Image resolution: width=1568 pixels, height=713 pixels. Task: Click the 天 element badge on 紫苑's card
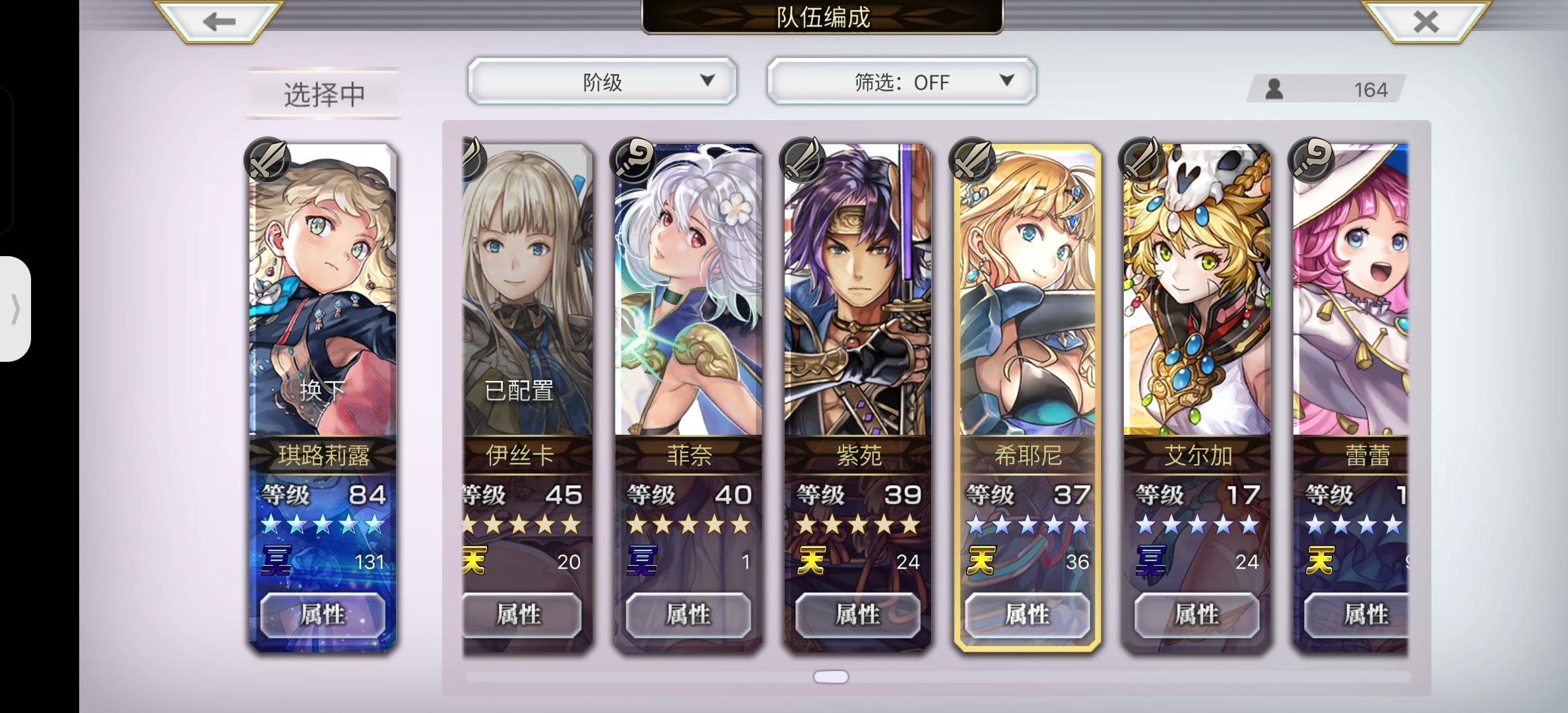[813, 559]
